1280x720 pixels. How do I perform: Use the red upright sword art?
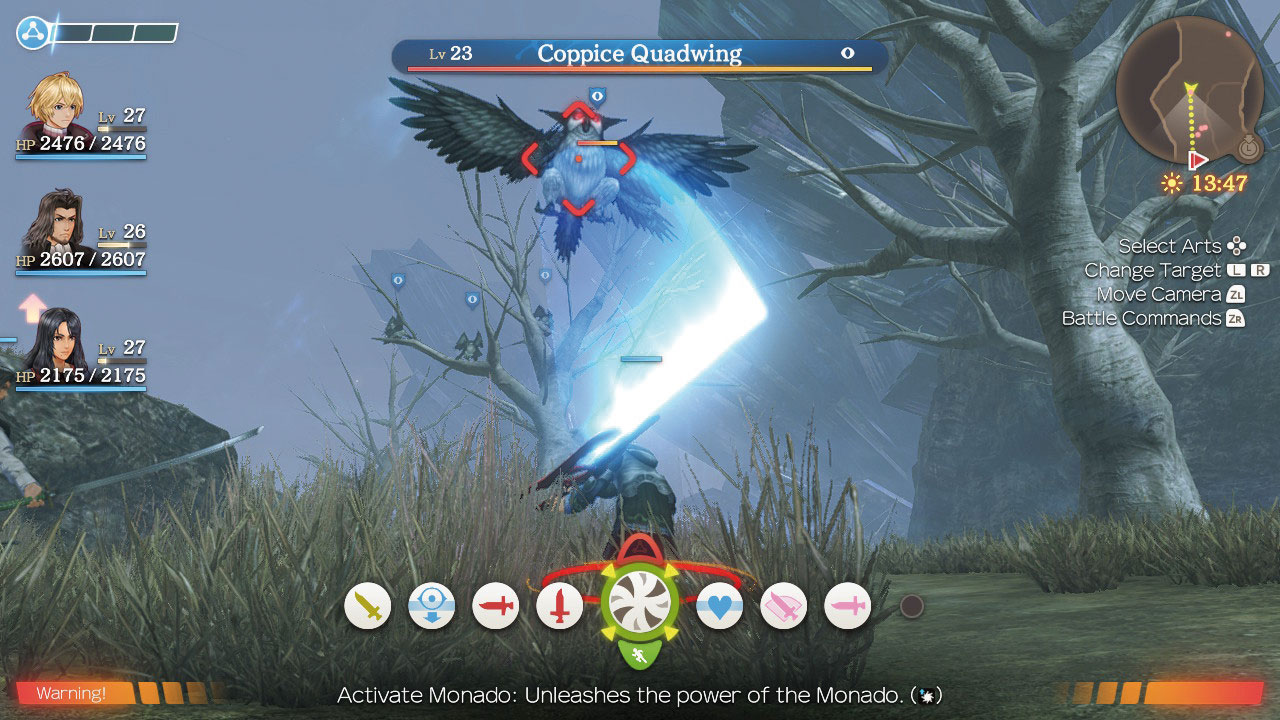(x=559, y=606)
